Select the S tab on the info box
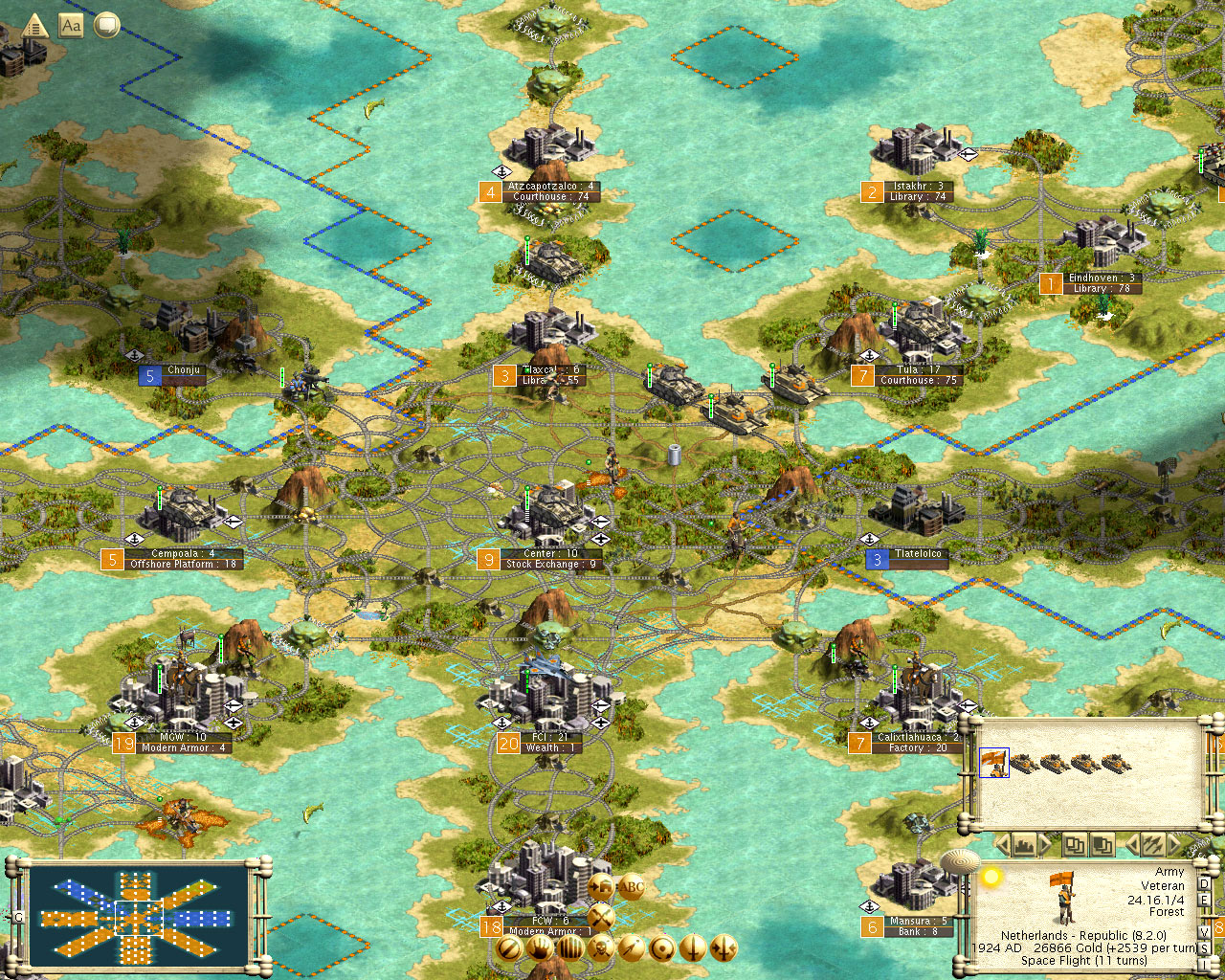 (1205, 947)
